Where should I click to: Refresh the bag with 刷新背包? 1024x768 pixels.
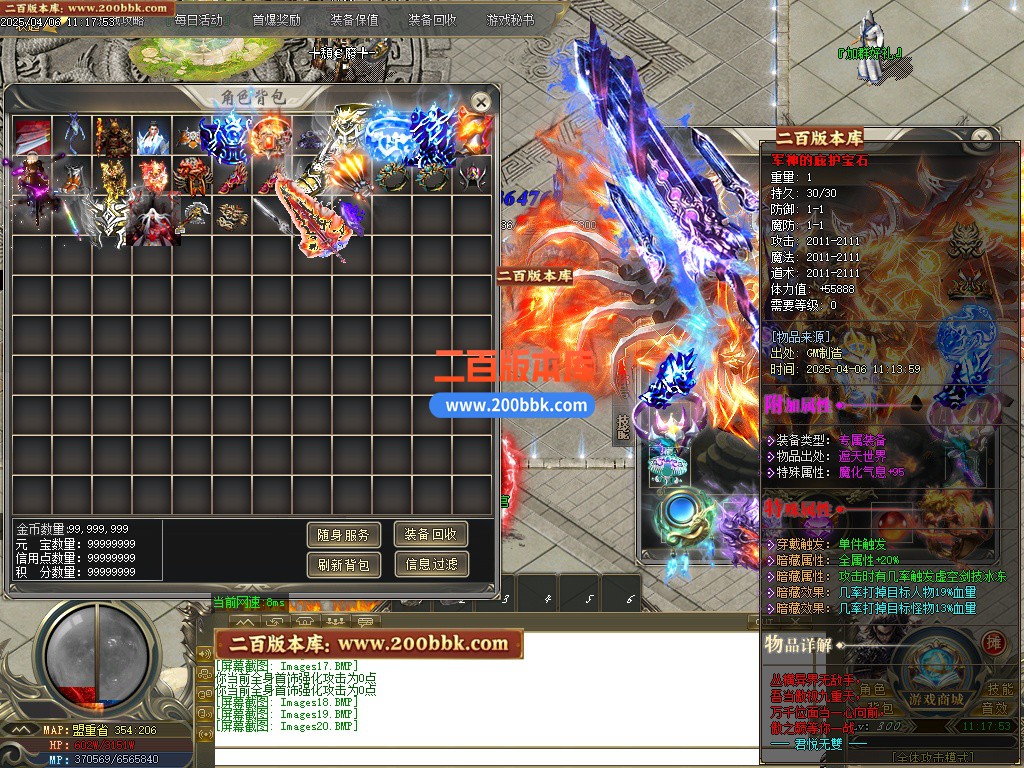[343, 565]
